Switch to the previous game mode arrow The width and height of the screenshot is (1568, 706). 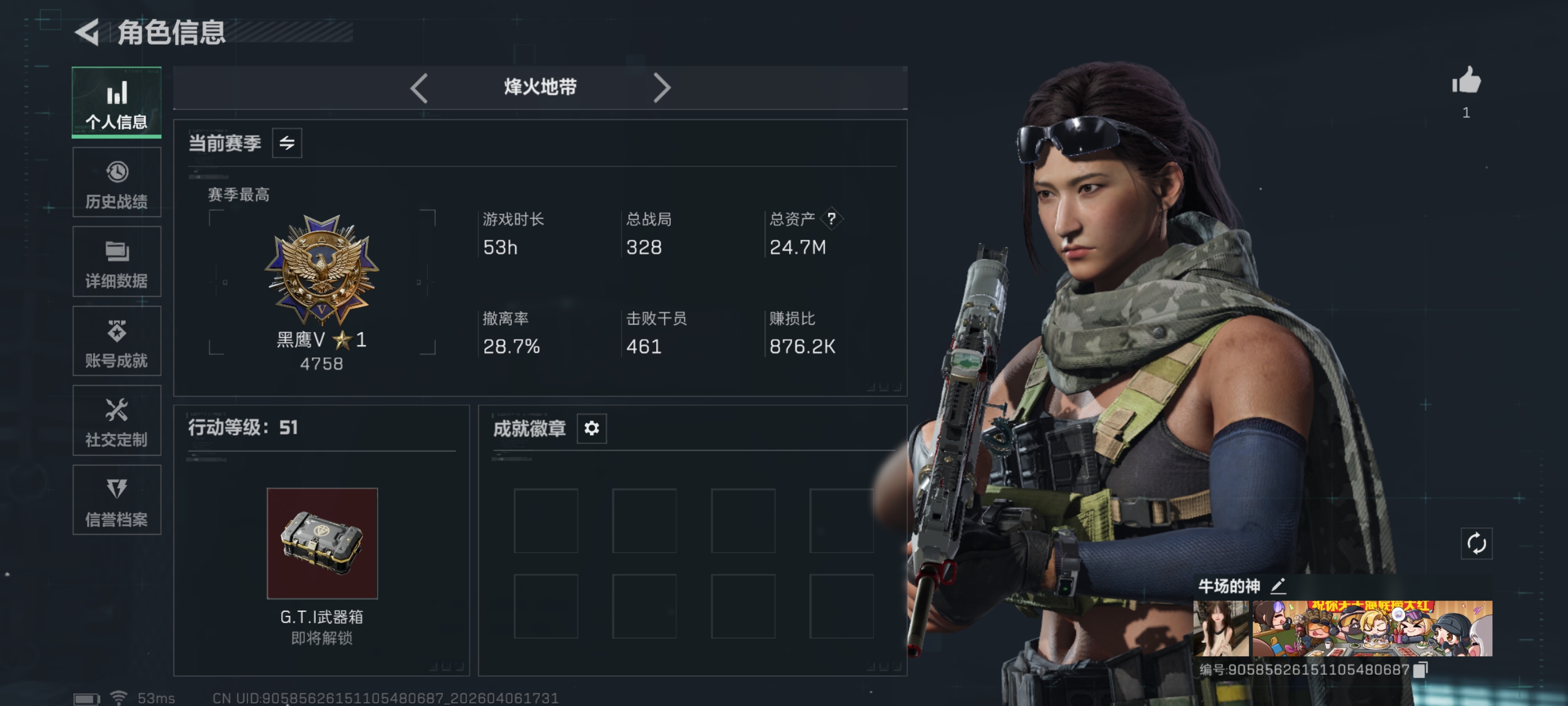(x=419, y=89)
